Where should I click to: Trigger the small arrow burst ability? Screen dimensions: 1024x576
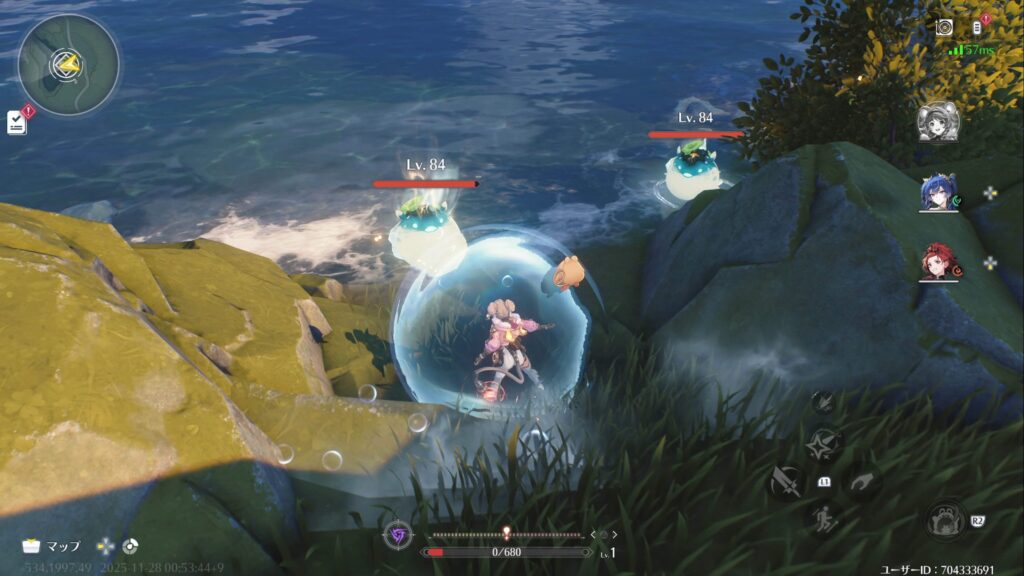click(824, 402)
